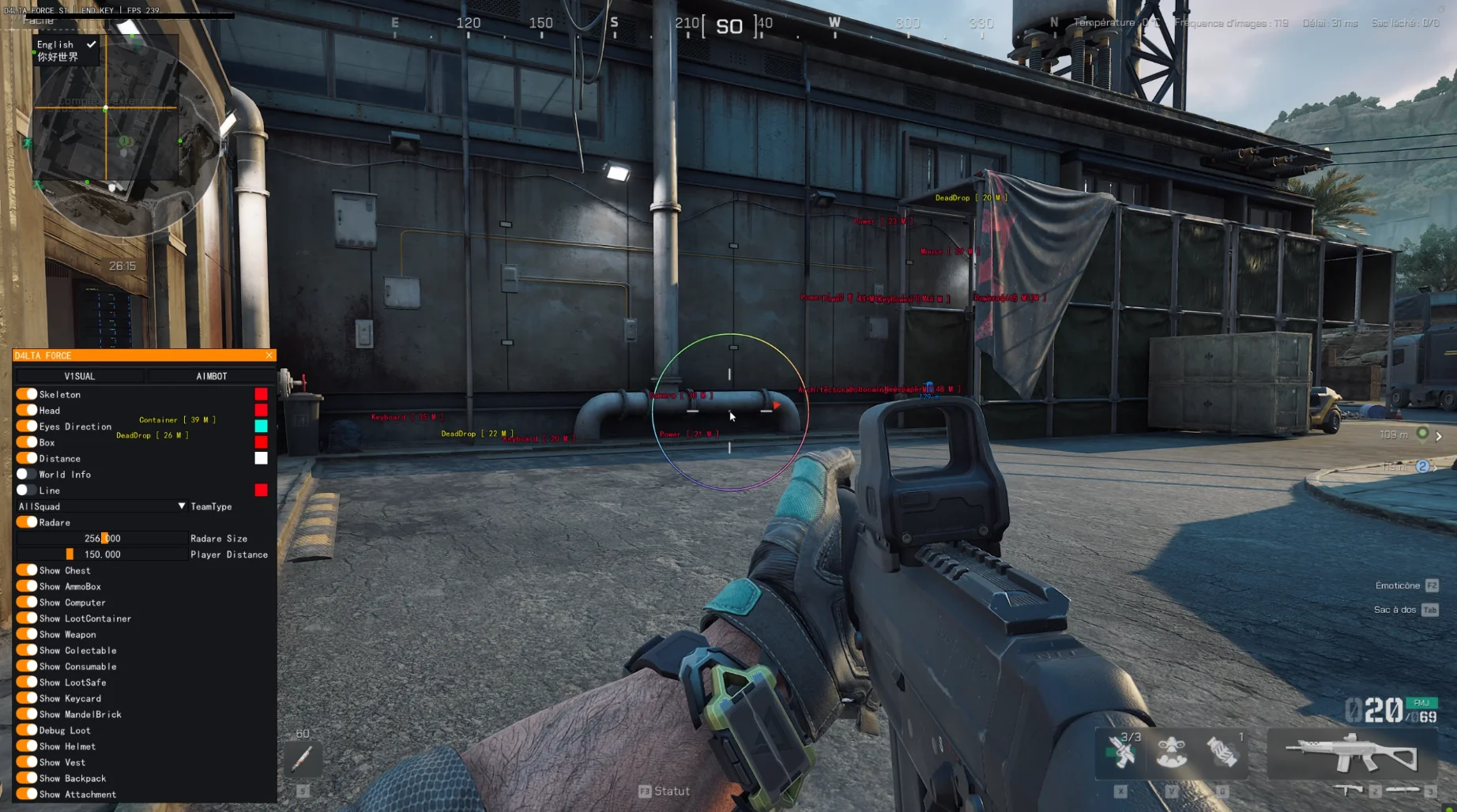Click the green objective marker at 109 m
The height and width of the screenshot is (812, 1457).
click(1422, 434)
